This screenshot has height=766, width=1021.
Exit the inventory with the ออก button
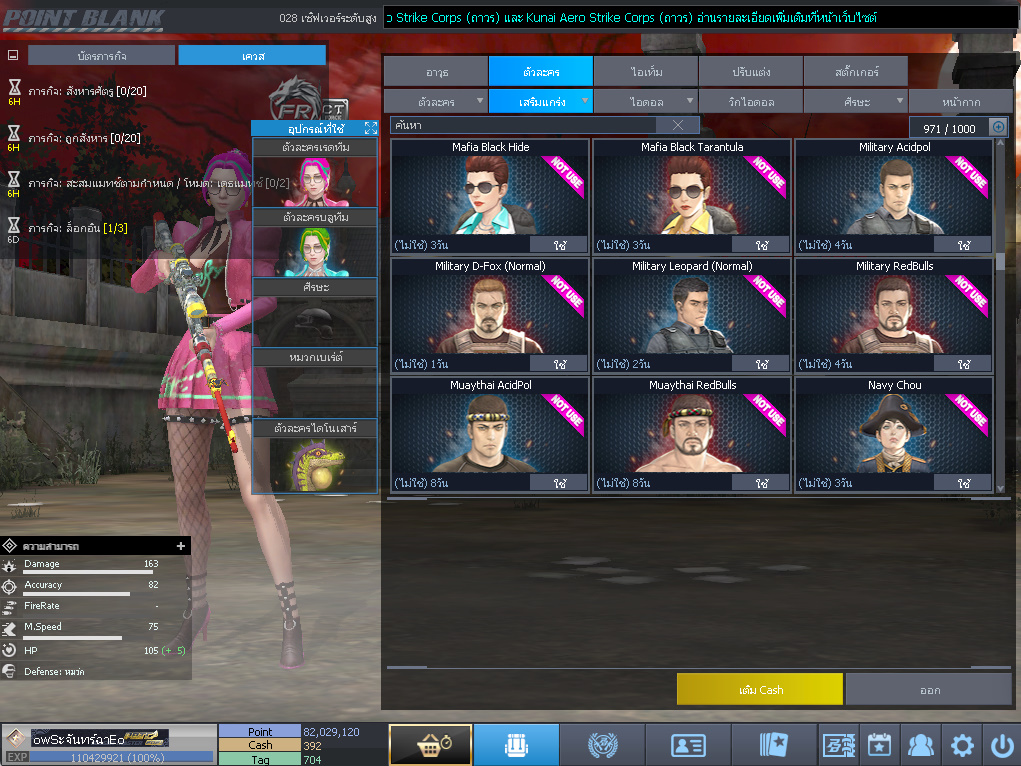pyautogui.click(x=929, y=690)
